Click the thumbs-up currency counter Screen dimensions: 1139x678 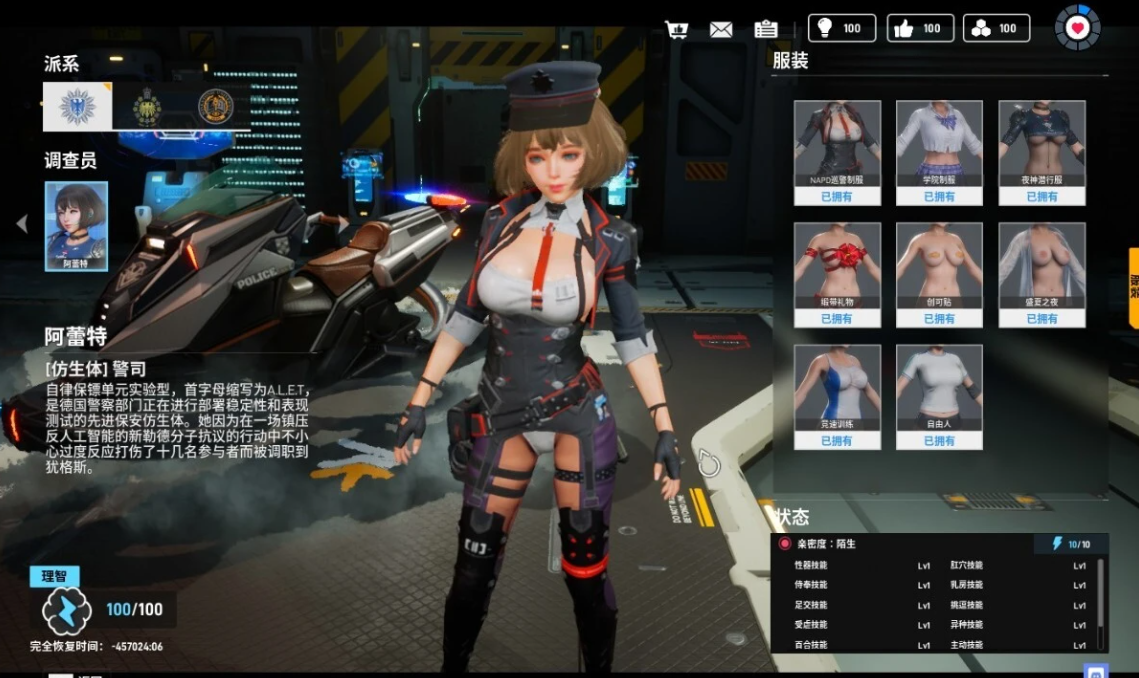pos(920,28)
